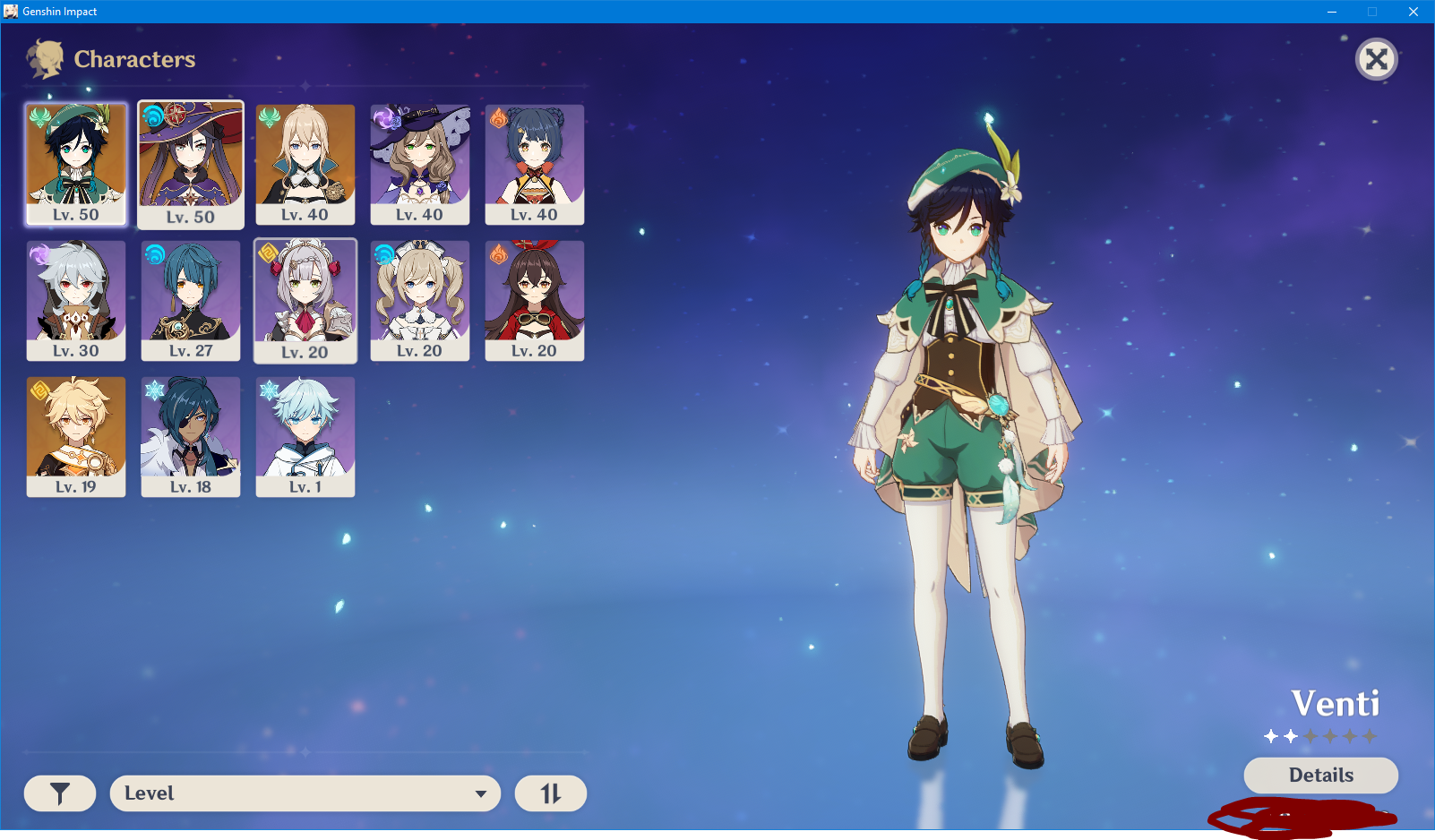Close the Genshin Impact window
The height and width of the screenshot is (840, 1435).
coord(1414,12)
